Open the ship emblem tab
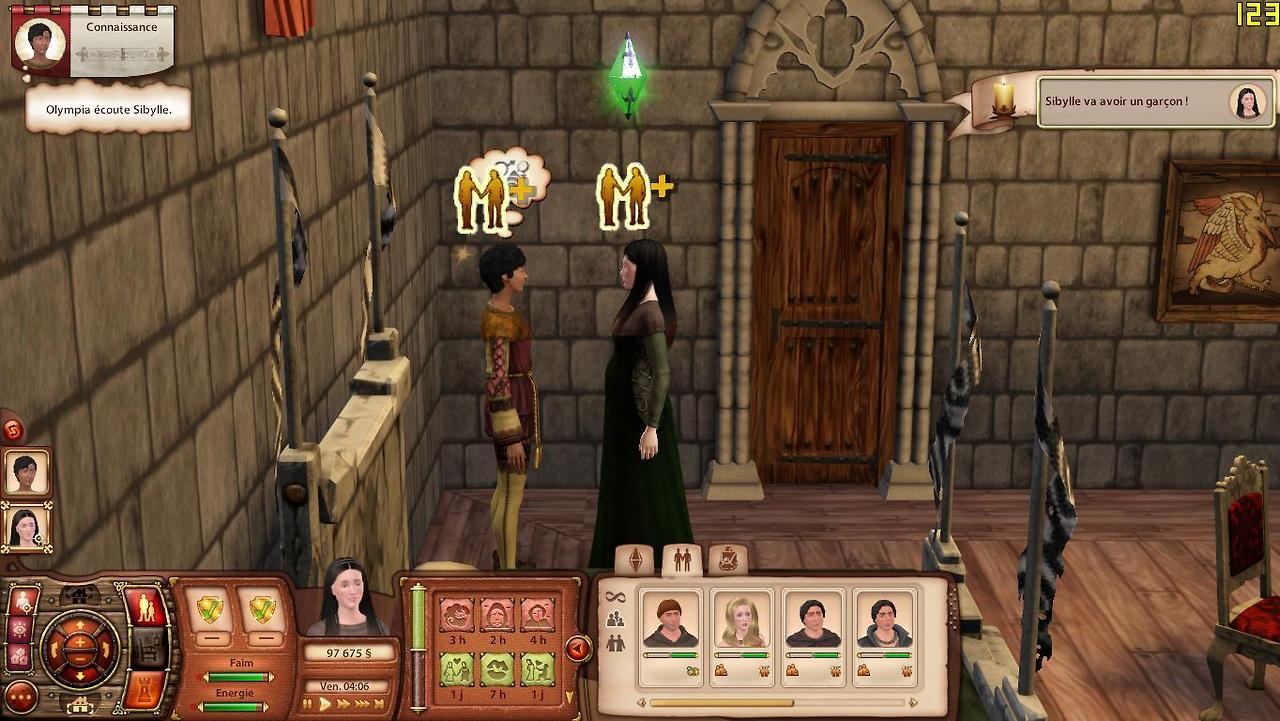The height and width of the screenshot is (721, 1280). 728,560
